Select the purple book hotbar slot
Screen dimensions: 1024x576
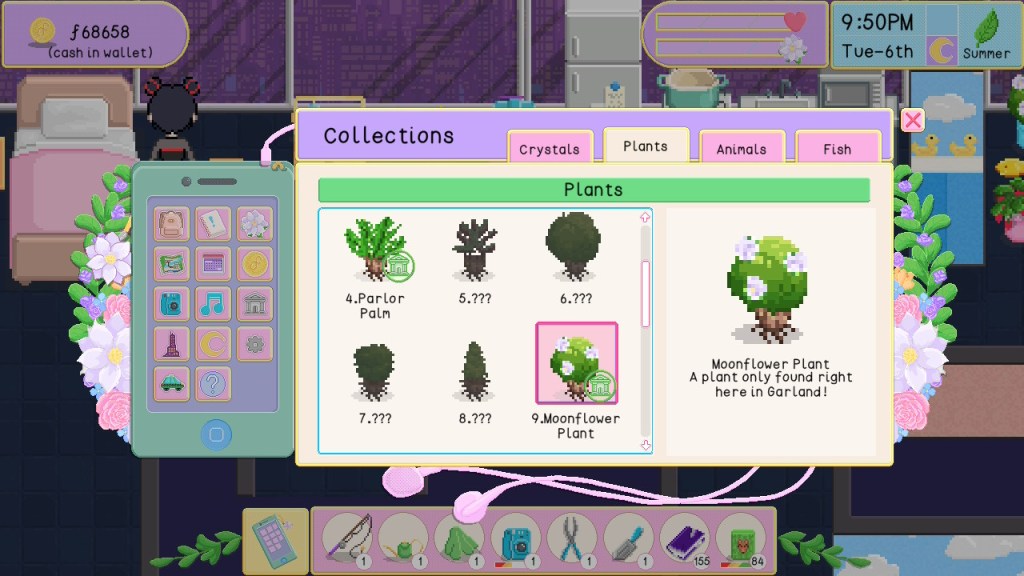point(685,539)
